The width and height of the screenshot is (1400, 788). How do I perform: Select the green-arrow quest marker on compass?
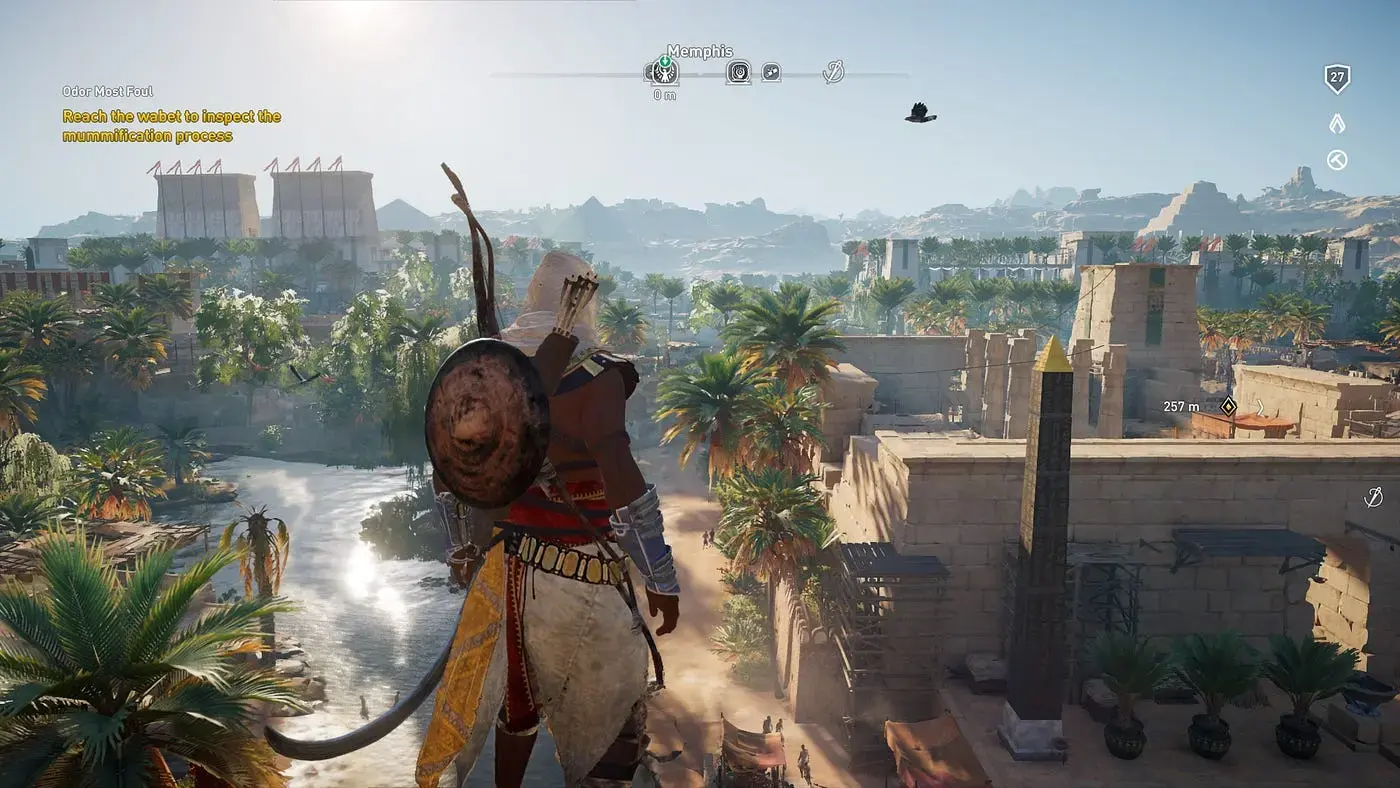pos(663,71)
